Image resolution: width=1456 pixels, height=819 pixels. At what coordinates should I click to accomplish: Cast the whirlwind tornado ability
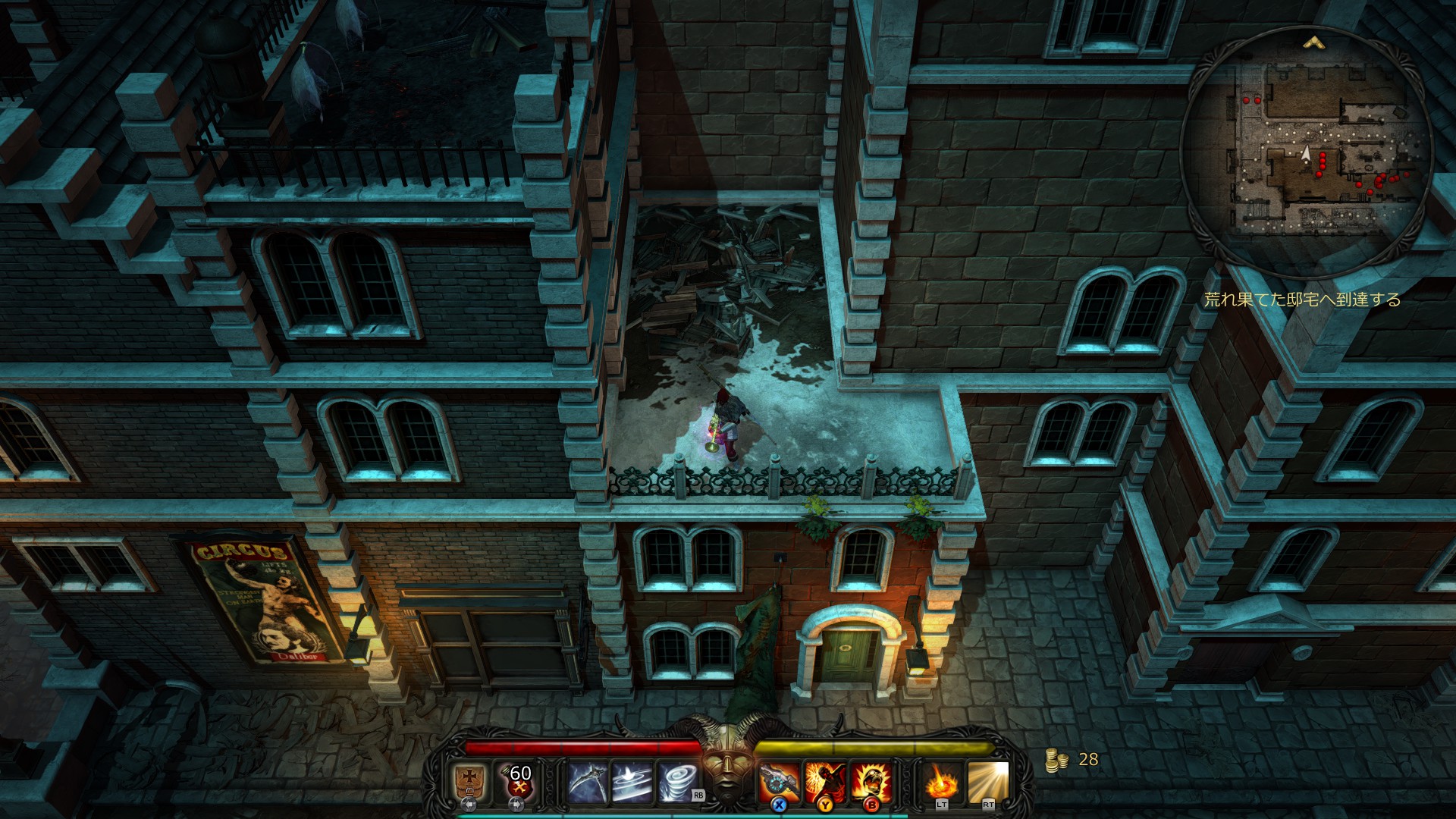pyautogui.click(x=678, y=783)
